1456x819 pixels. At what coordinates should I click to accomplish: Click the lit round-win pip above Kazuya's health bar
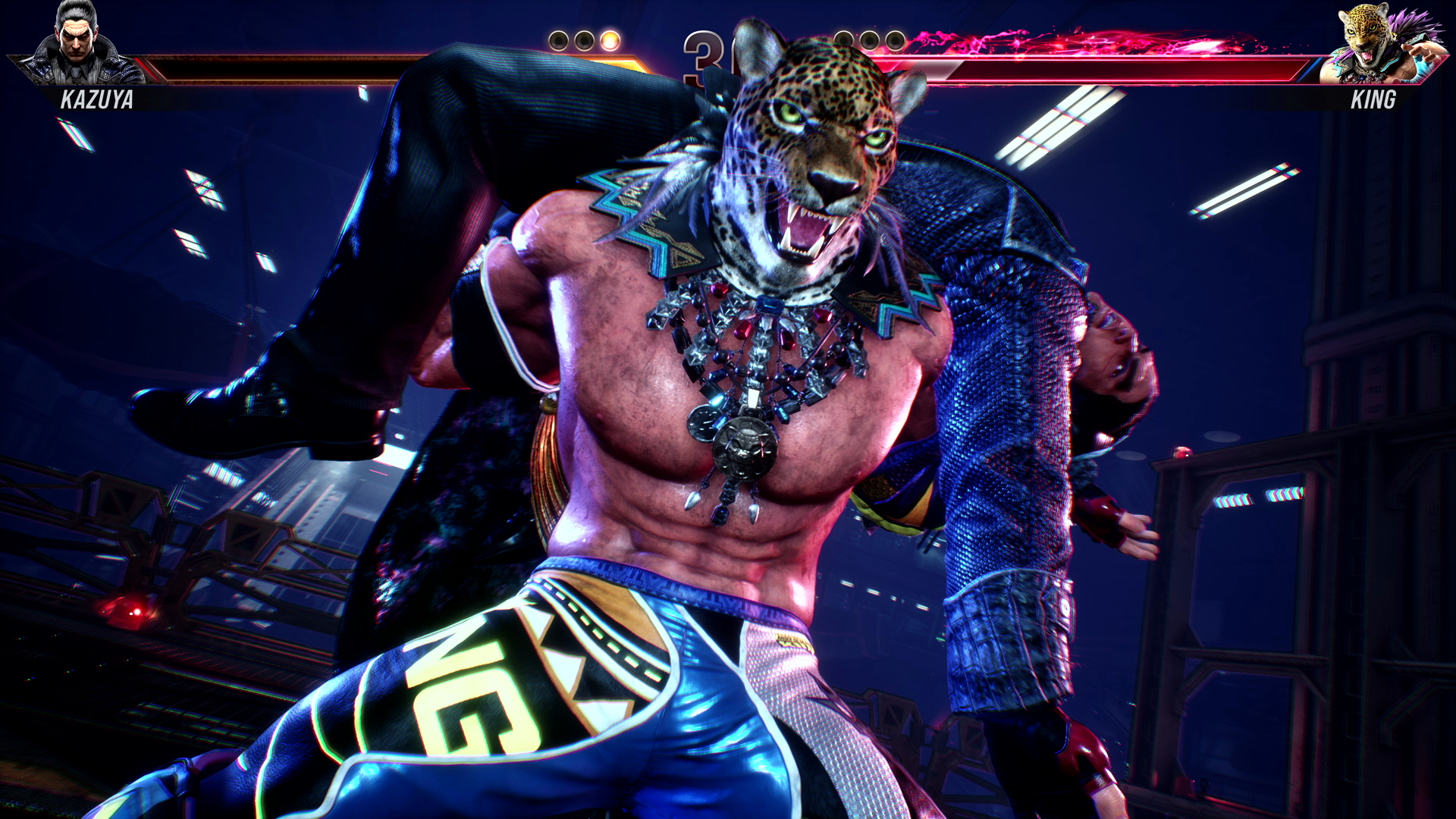pyautogui.click(x=610, y=39)
